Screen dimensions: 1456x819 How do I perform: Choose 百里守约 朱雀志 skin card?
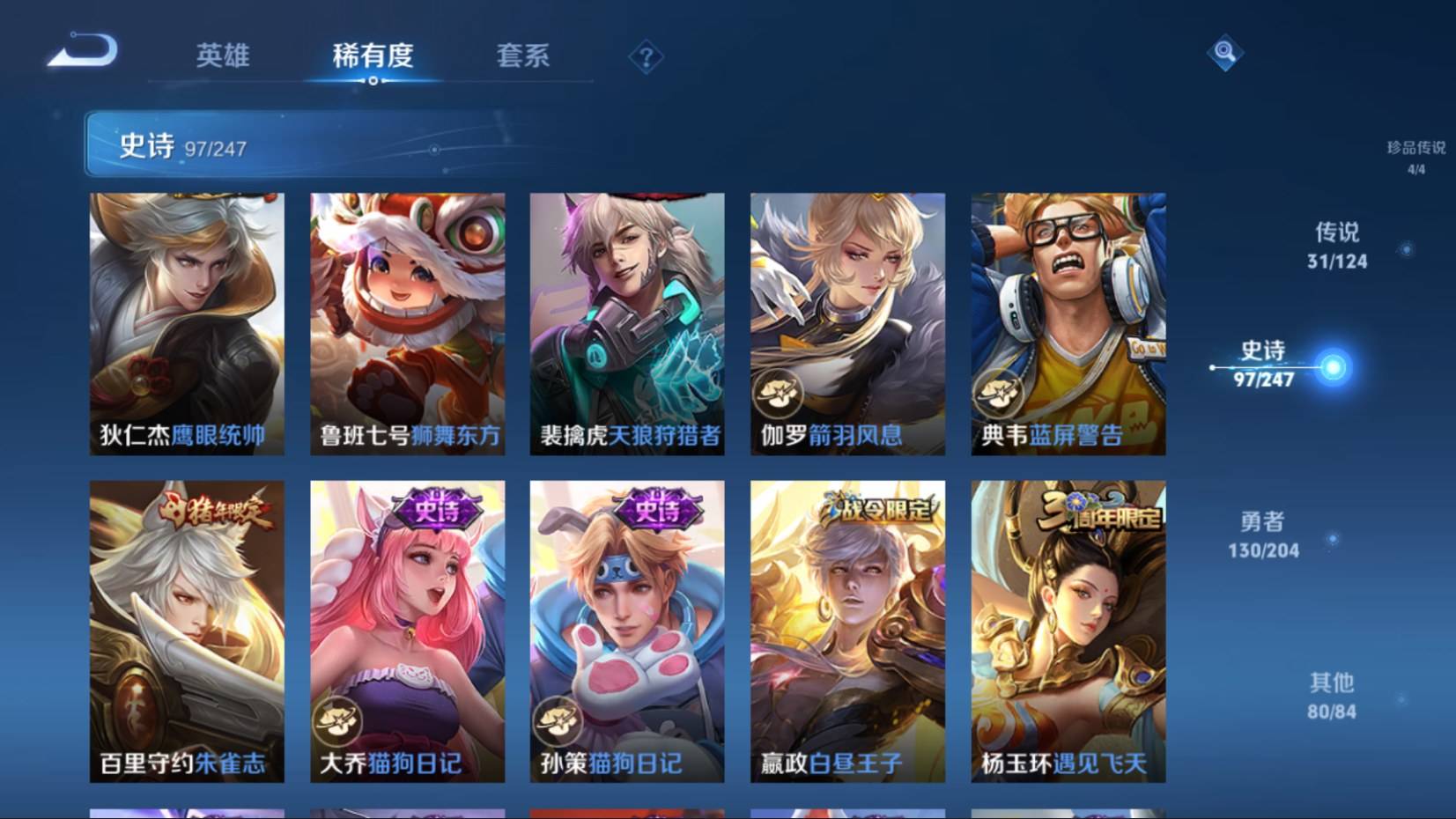(x=187, y=631)
